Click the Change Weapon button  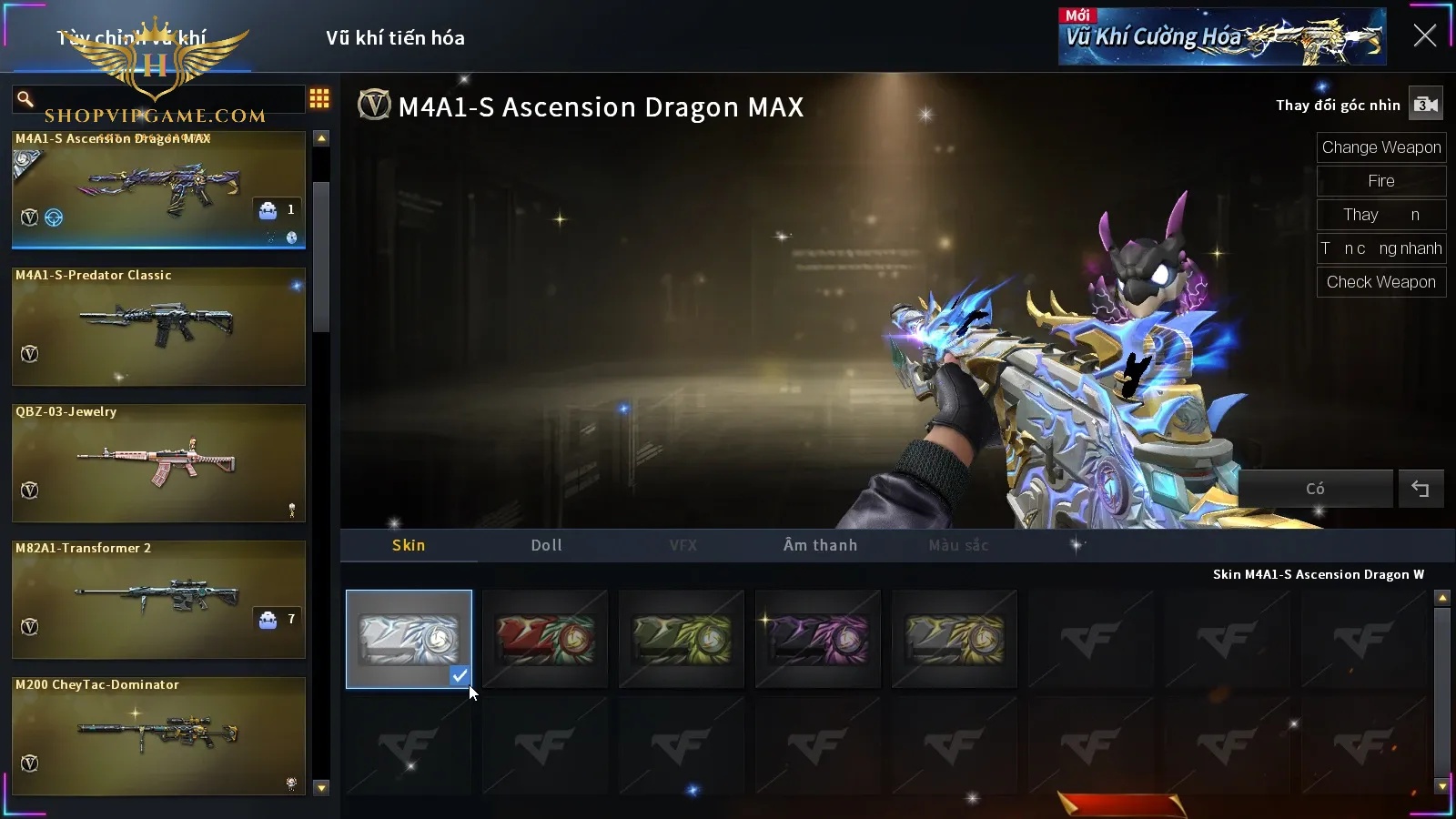coord(1380,147)
